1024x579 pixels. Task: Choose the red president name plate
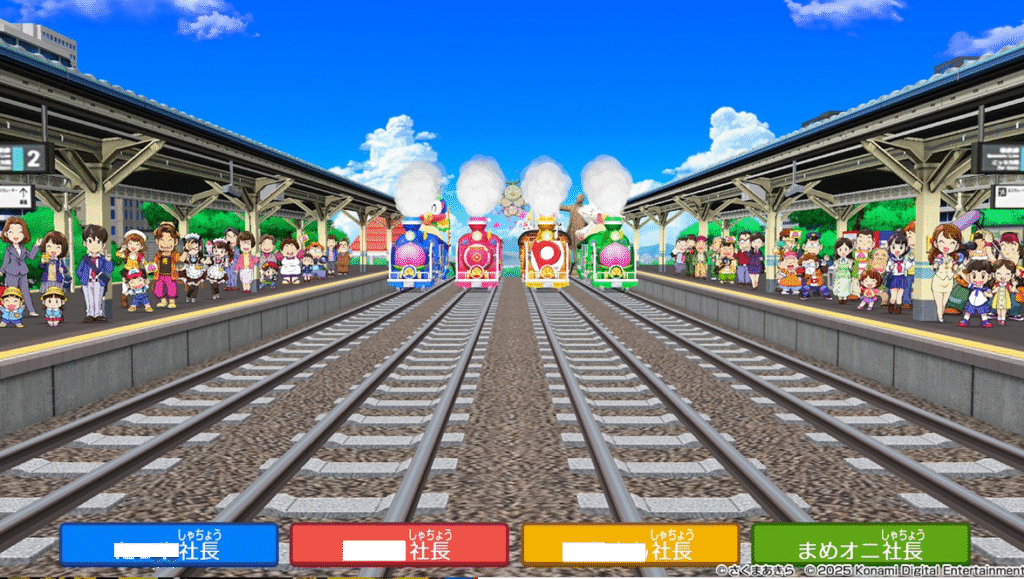point(399,545)
